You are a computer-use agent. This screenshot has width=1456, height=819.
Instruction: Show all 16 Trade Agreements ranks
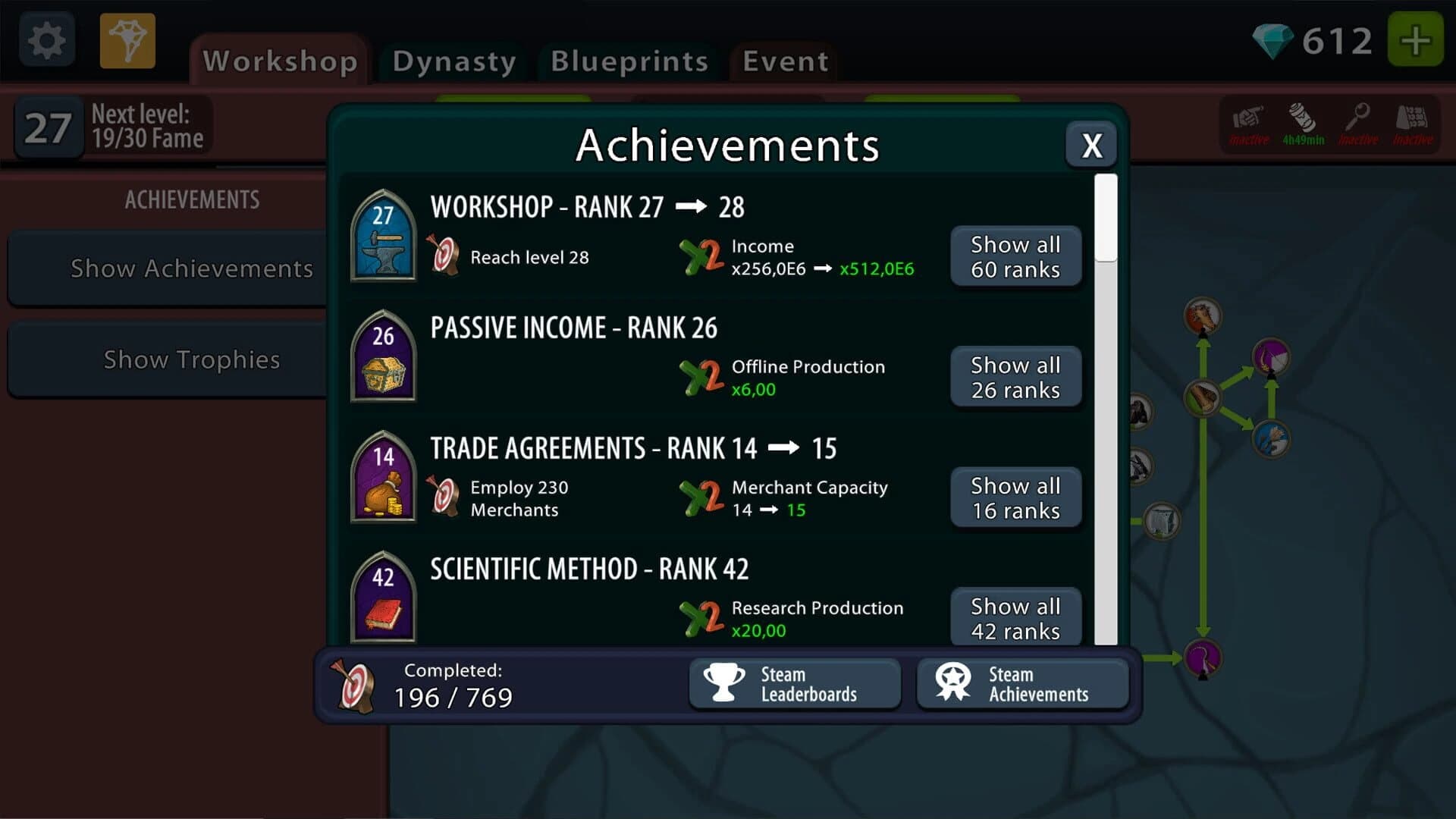tap(1015, 497)
